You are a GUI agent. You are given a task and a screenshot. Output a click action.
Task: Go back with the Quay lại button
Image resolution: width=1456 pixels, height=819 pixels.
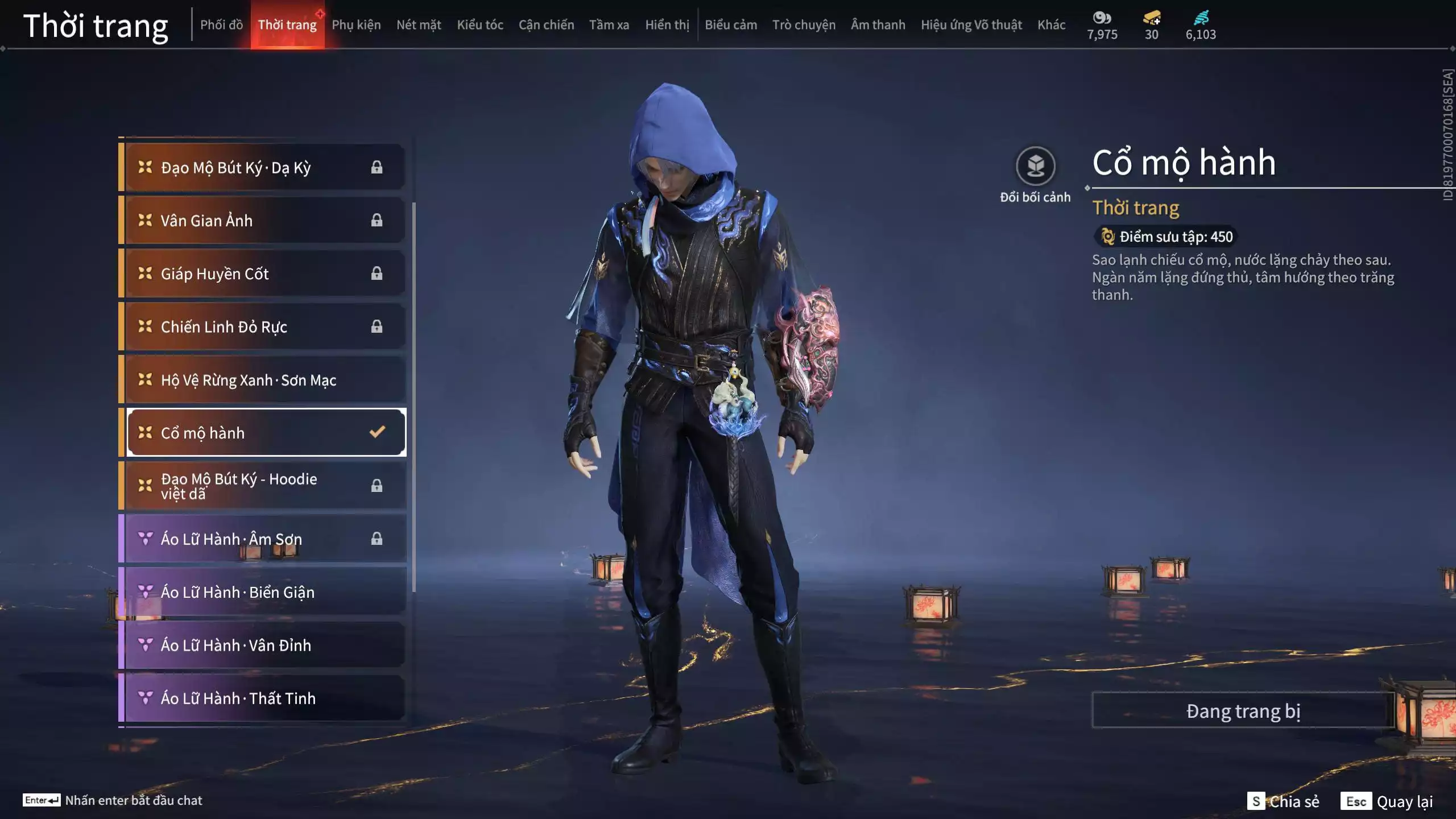coord(1389,801)
